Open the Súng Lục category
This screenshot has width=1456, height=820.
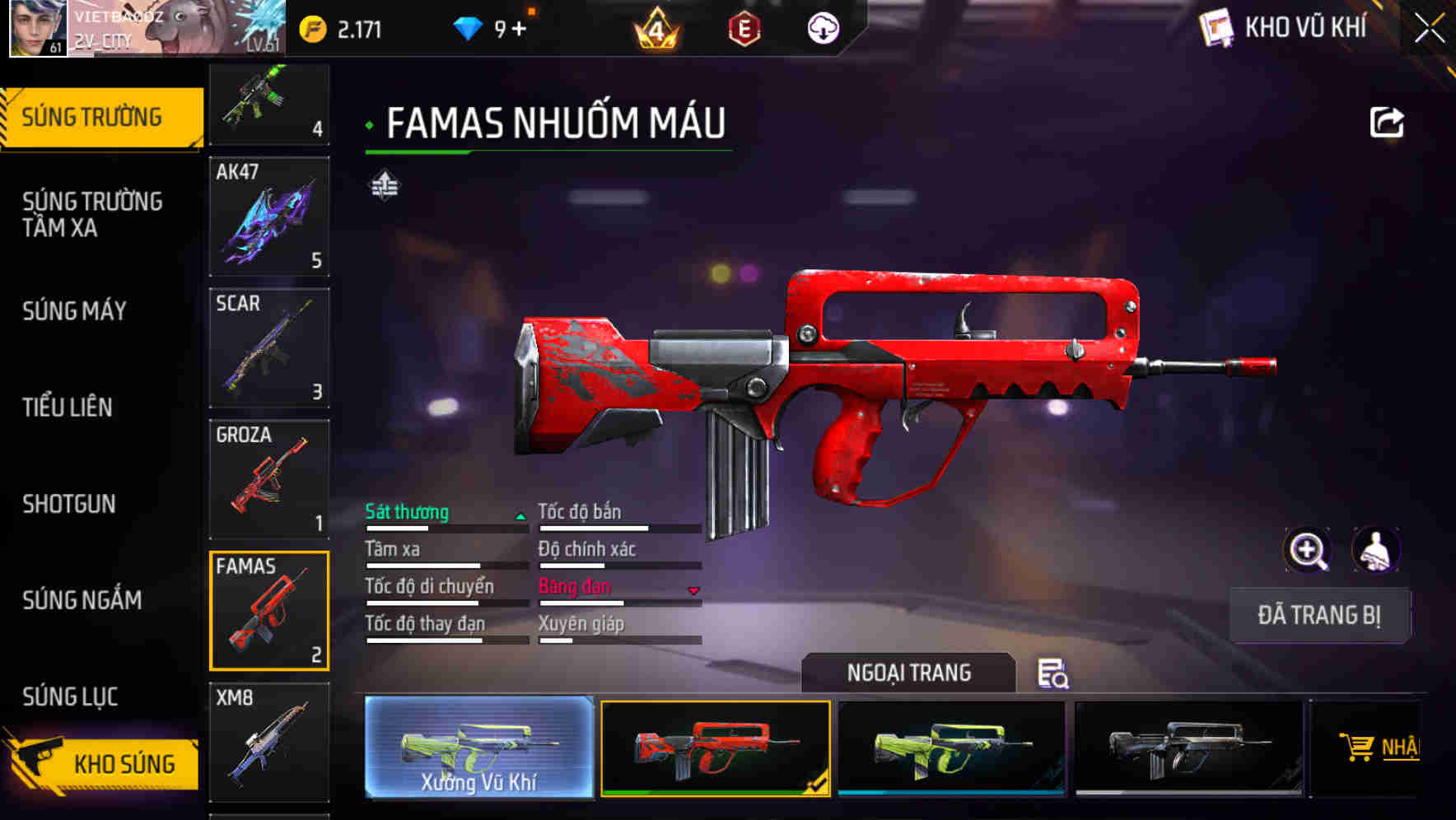click(x=70, y=697)
